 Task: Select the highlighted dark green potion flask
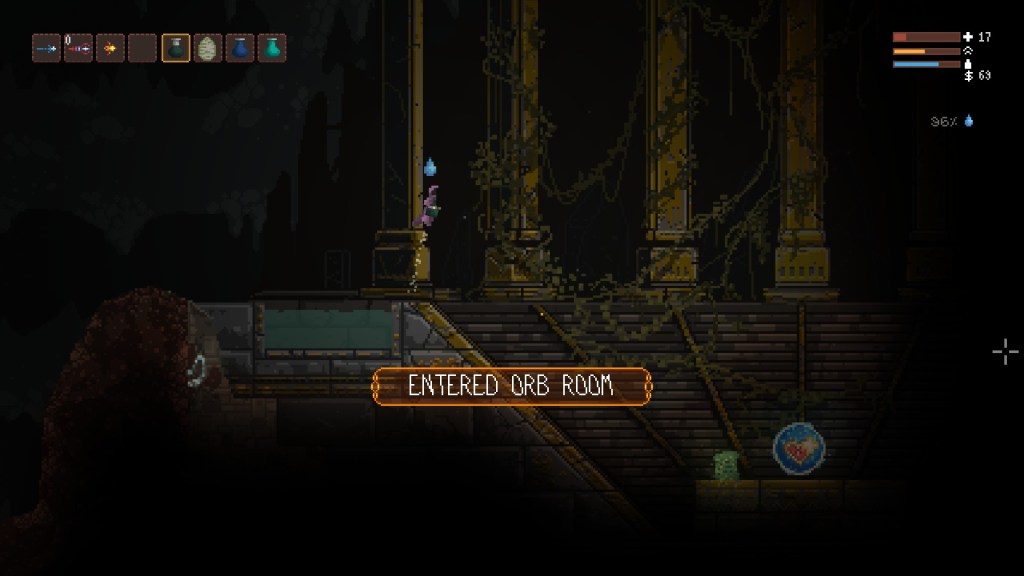coord(176,48)
